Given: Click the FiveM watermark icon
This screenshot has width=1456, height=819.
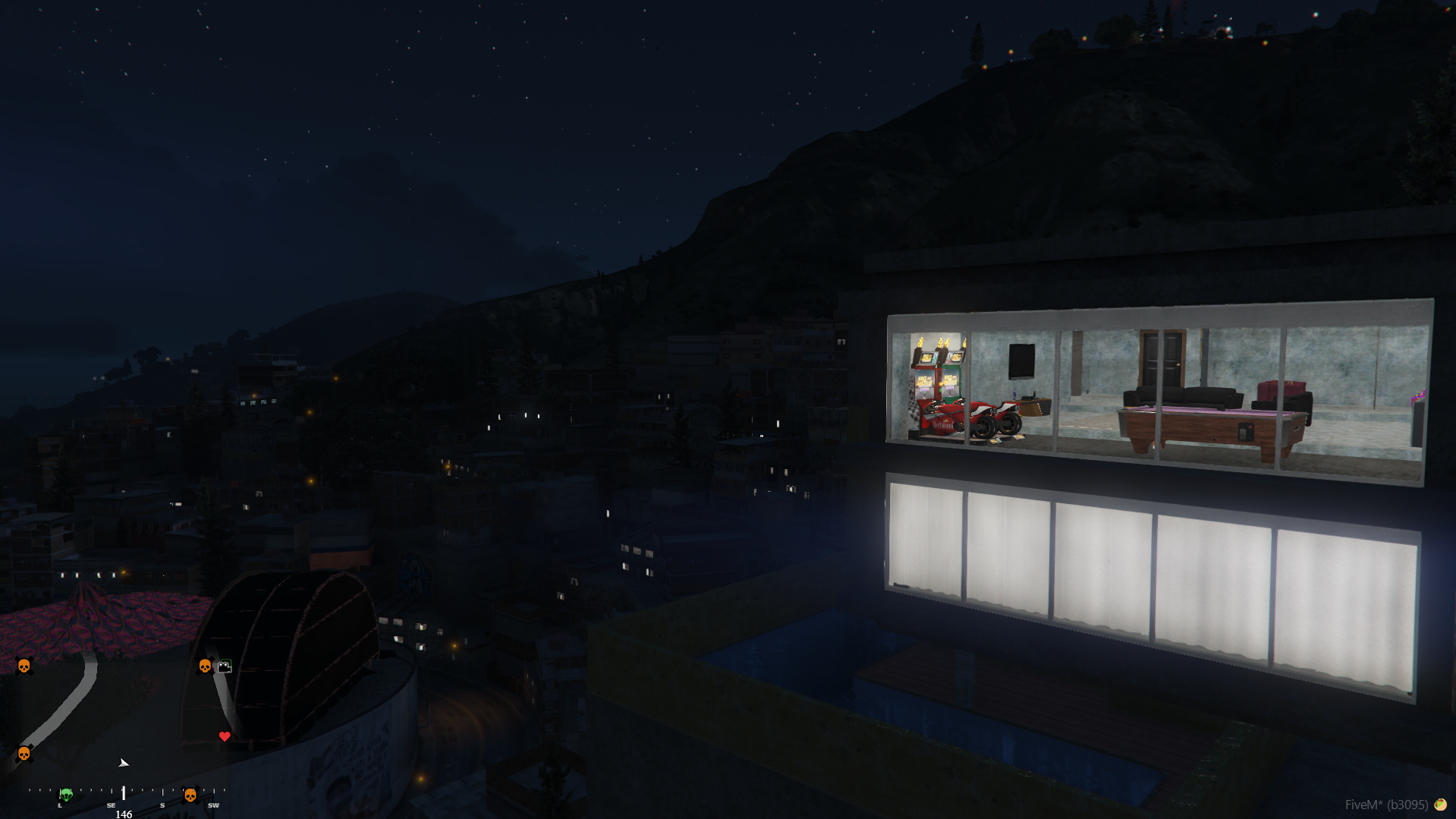Looking at the screenshot, I should pyautogui.click(x=1439, y=805).
